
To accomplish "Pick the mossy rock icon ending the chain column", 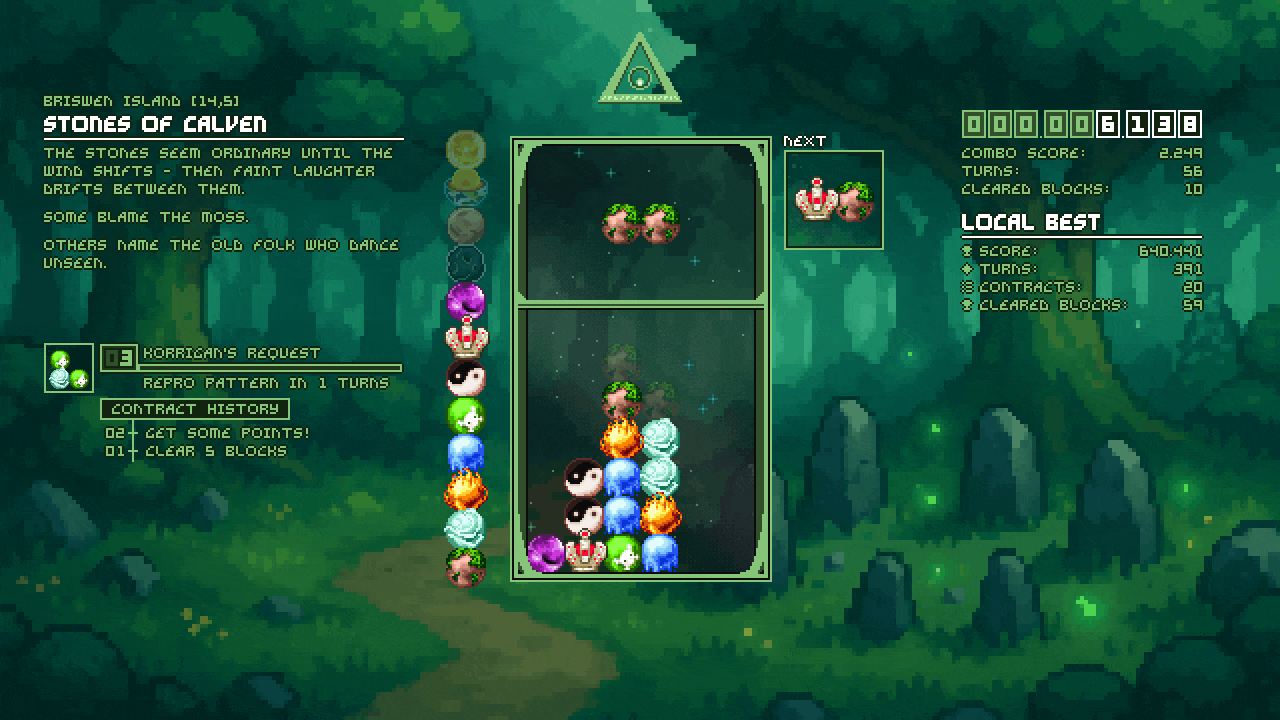I will (465, 567).
